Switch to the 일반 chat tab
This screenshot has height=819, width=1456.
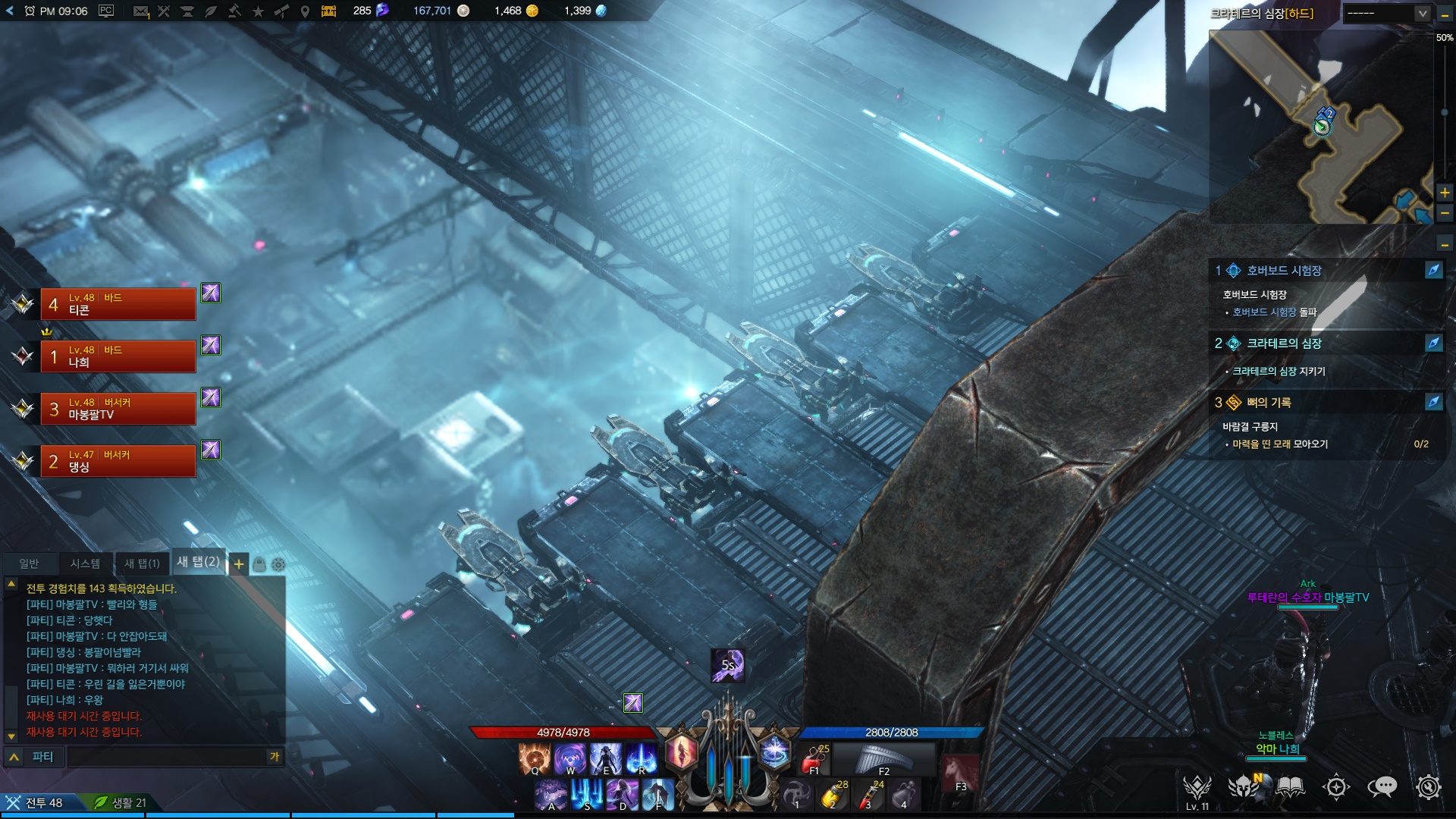coord(29,563)
